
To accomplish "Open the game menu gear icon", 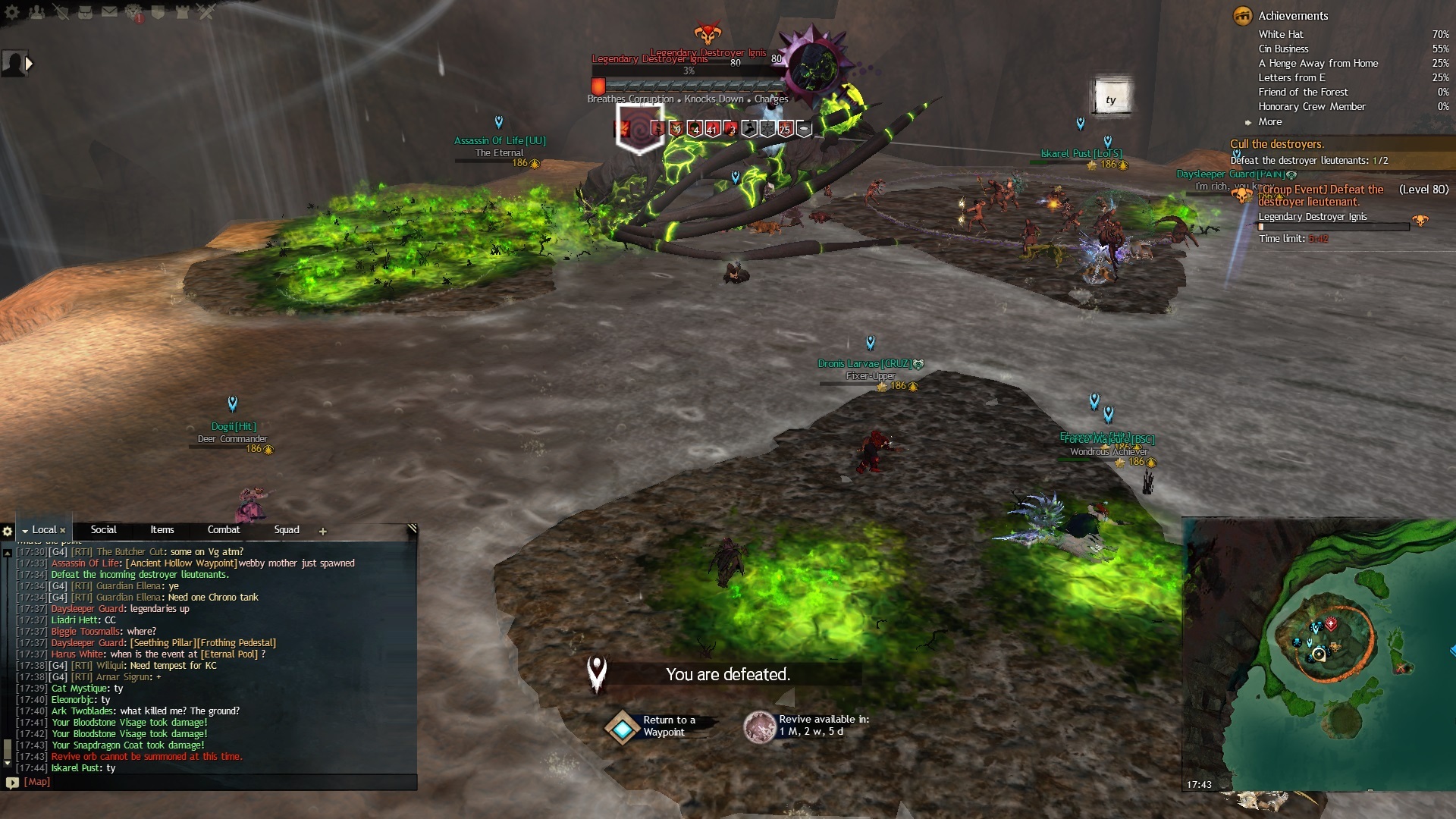I will 12,12.
